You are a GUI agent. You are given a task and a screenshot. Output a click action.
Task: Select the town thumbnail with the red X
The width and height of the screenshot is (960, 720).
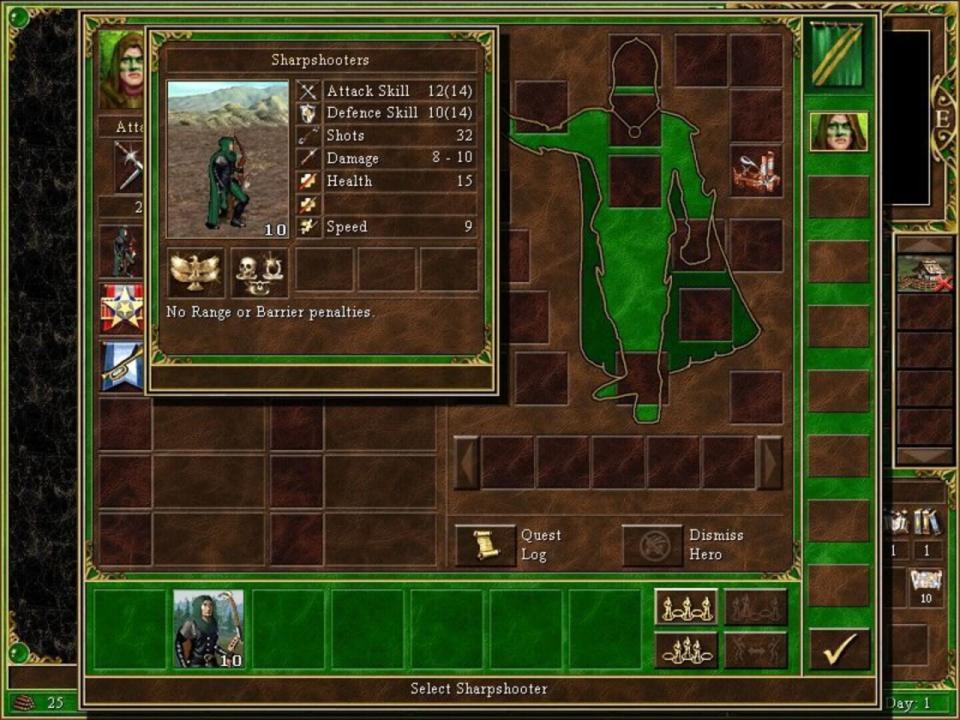pos(924,272)
